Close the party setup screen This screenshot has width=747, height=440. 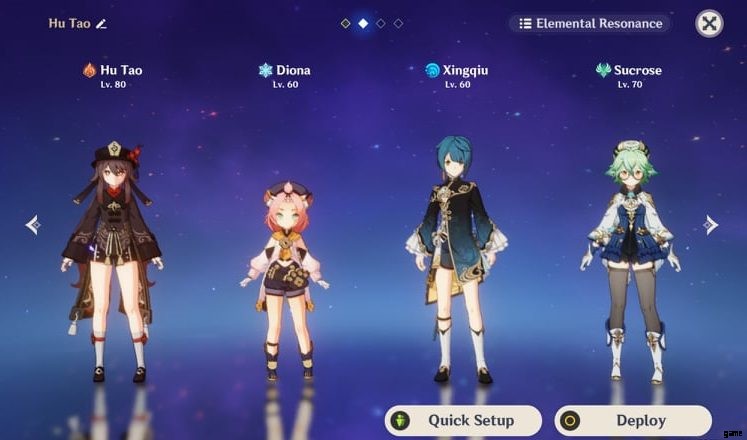[x=709, y=23]
